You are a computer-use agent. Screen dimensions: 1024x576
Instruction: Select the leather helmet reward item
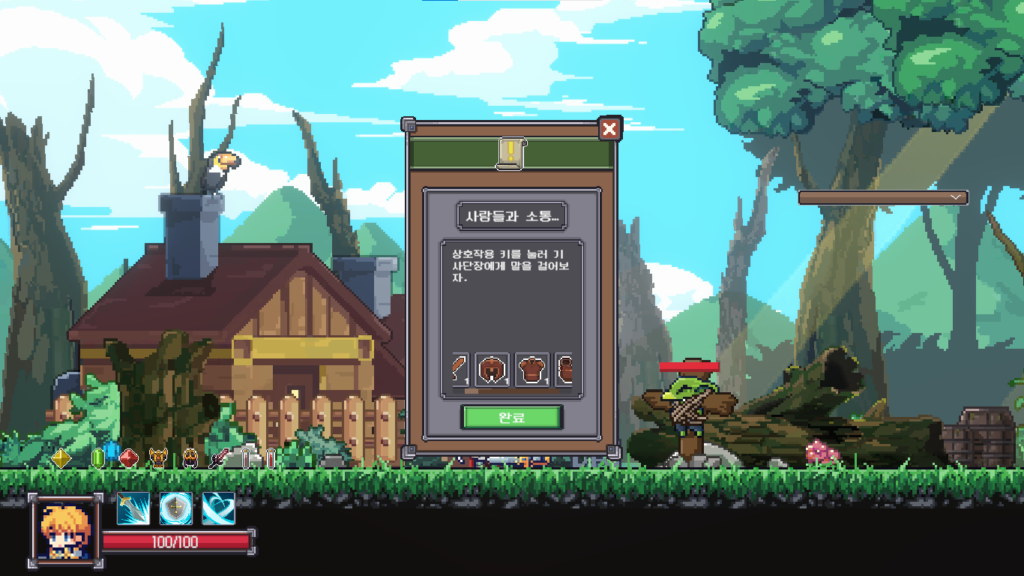point(492,369)
